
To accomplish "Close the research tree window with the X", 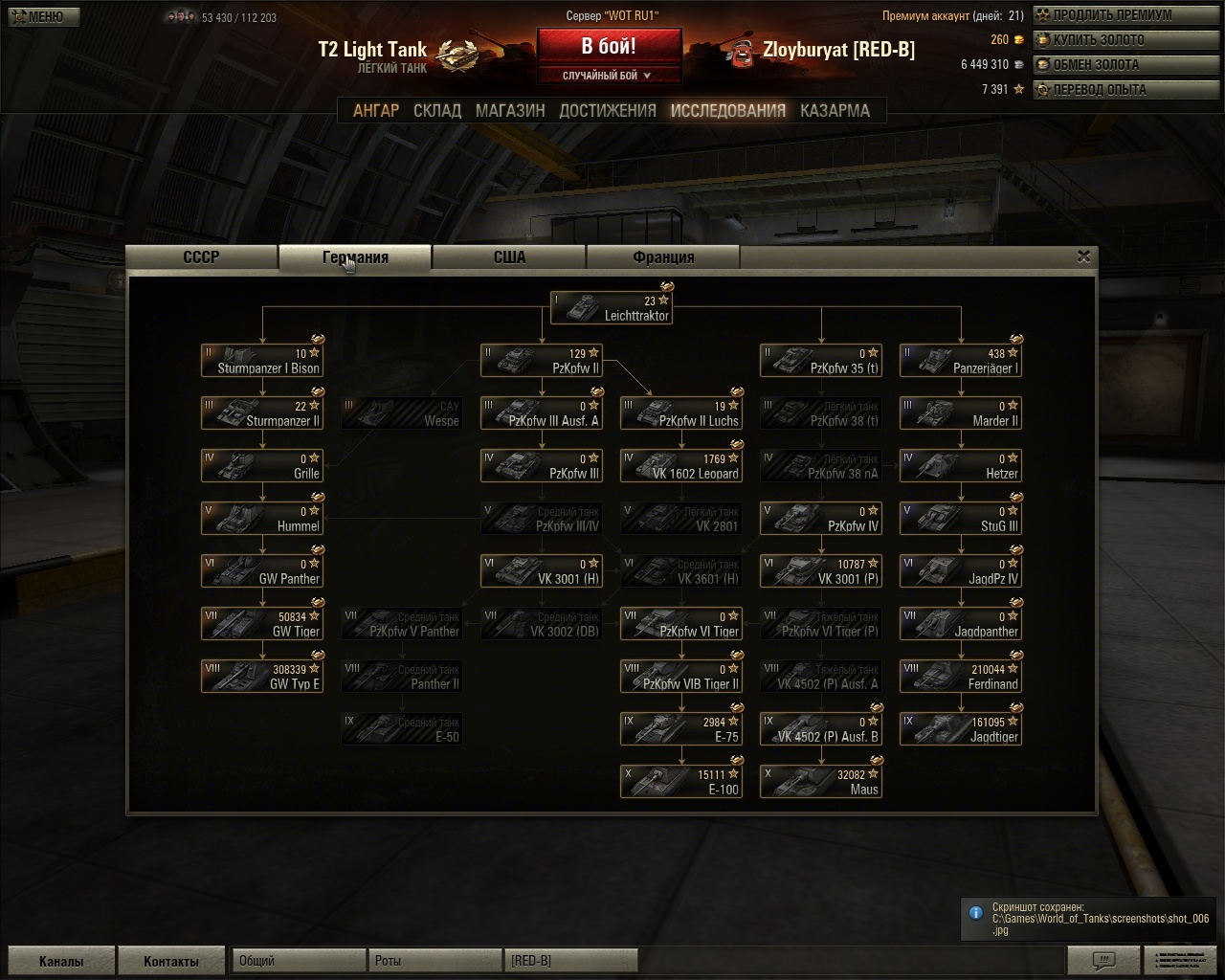I will click(1083, 256).
